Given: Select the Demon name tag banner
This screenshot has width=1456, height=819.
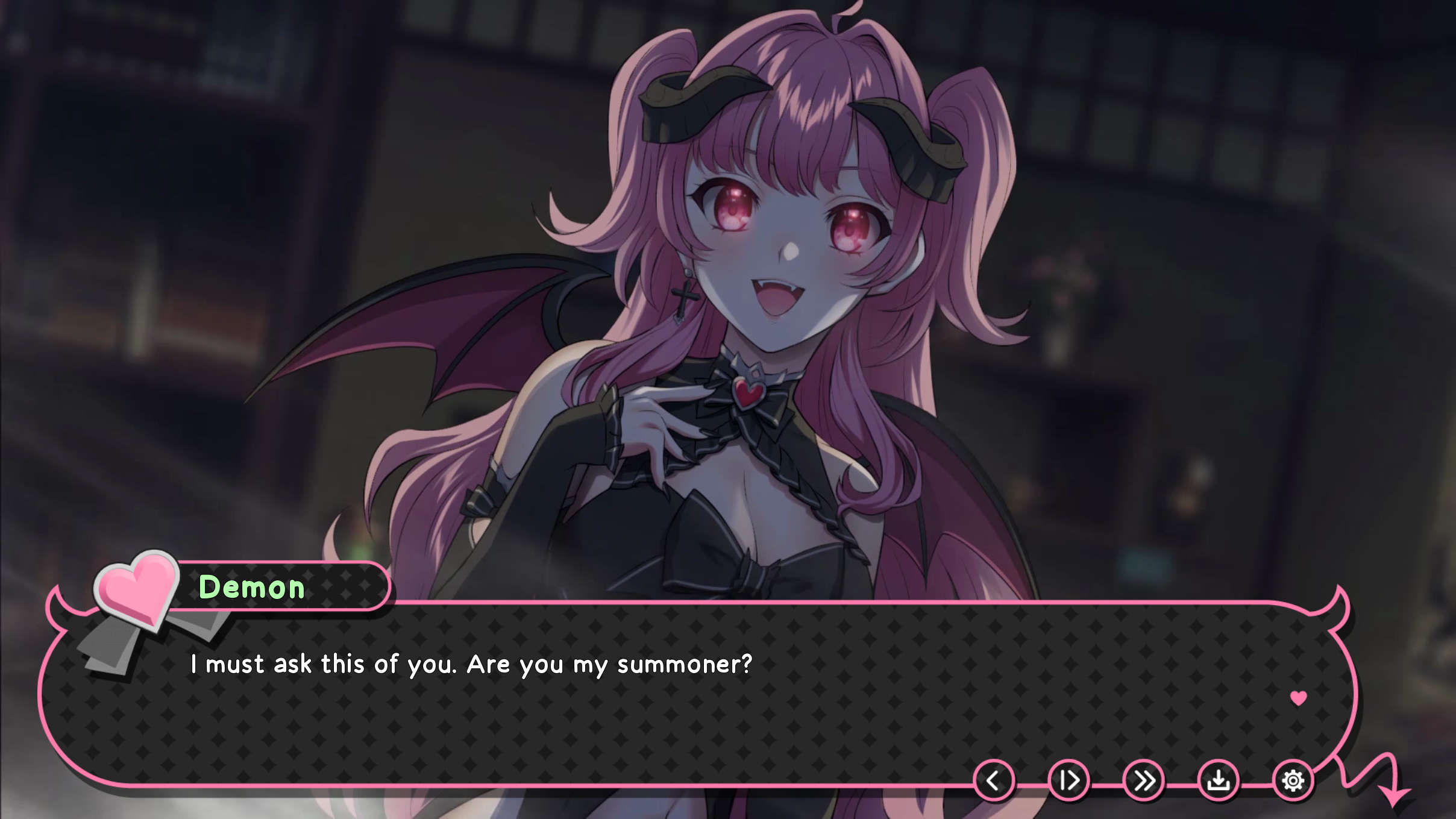Looking at the screenshot, I should pos(253,588).
